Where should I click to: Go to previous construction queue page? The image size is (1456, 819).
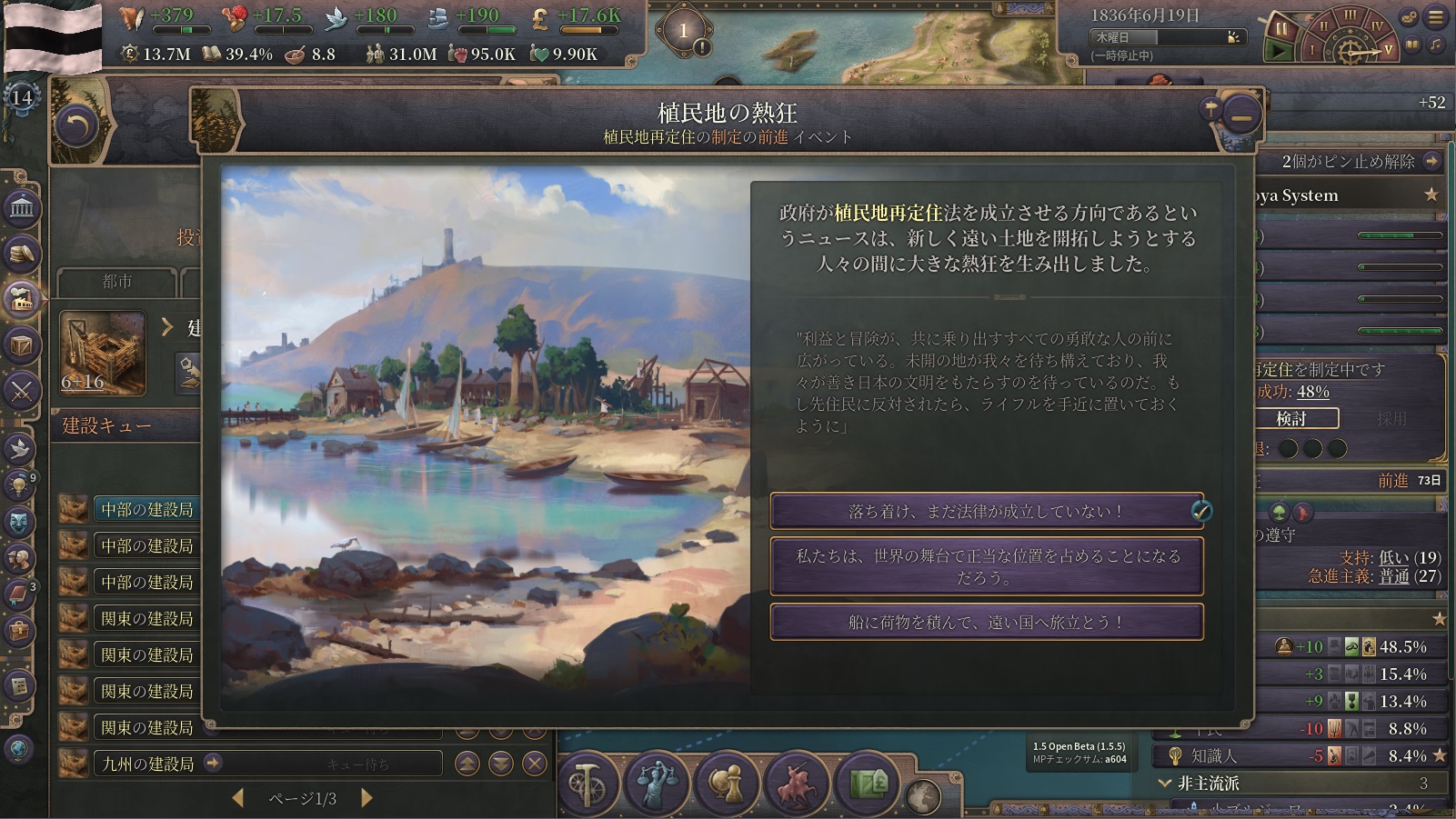pyautogui.click(x=238, y=798)
